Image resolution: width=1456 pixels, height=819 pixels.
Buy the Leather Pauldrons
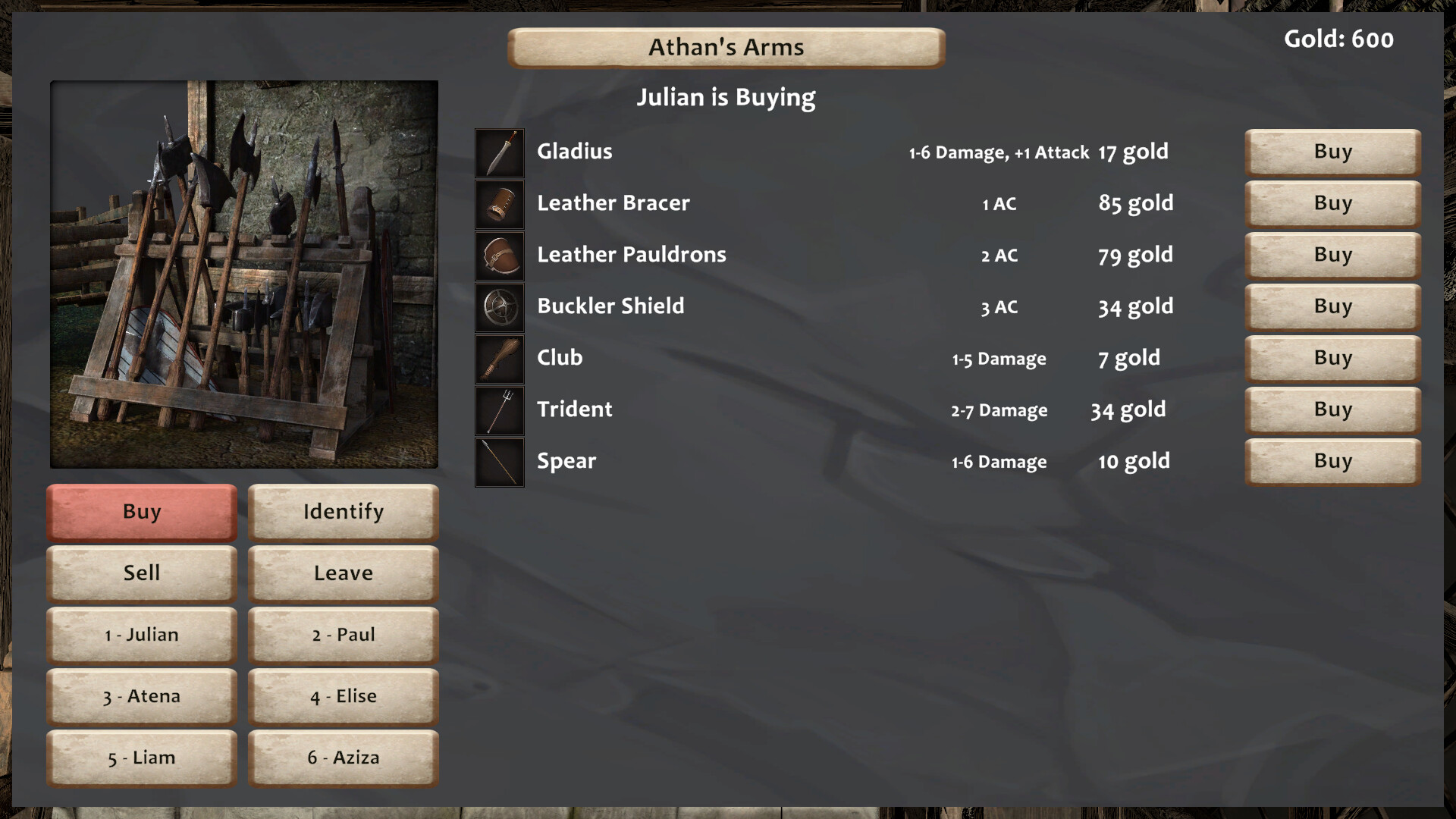coord(1332,255)
